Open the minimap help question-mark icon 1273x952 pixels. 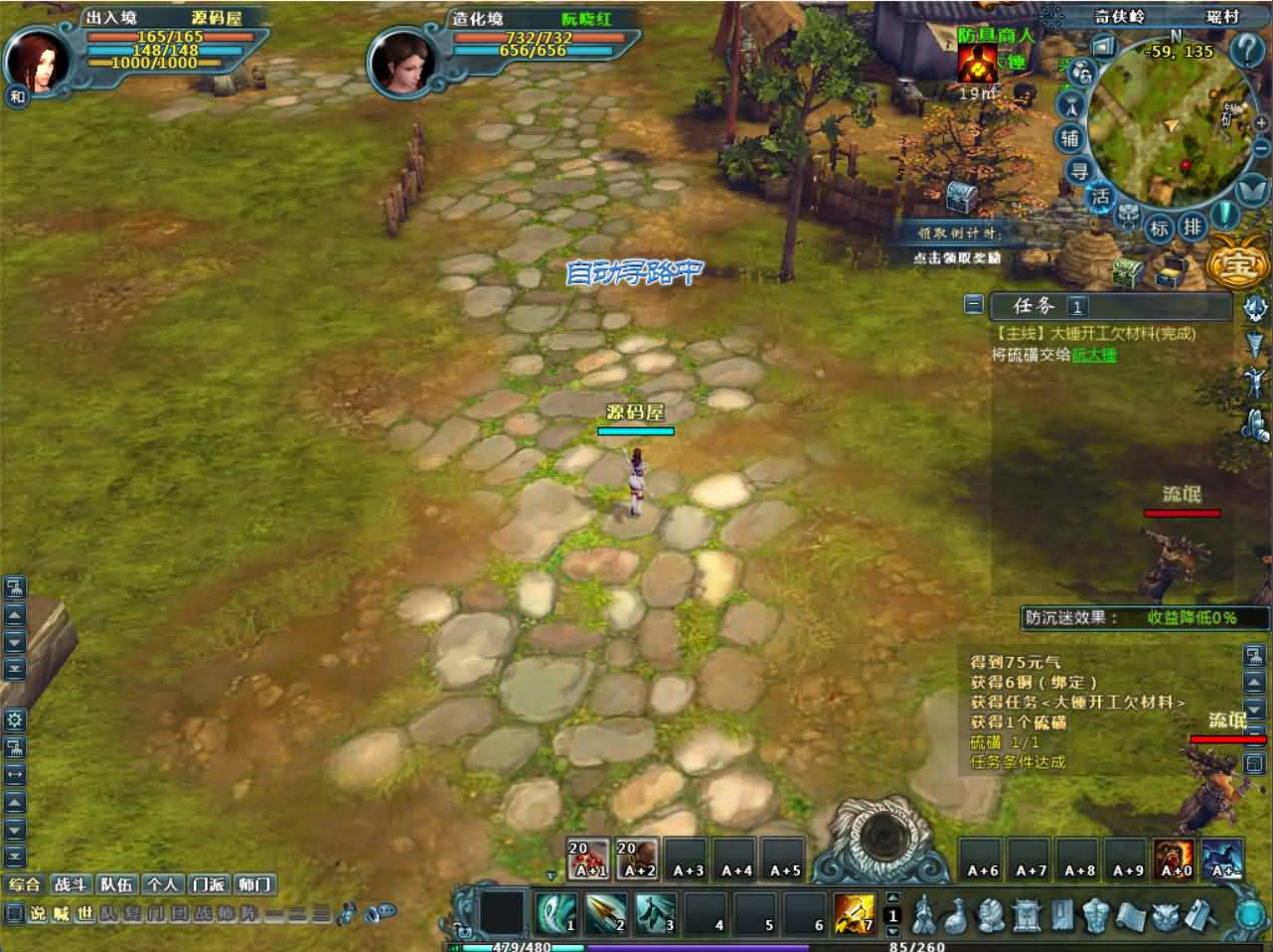1246,49
